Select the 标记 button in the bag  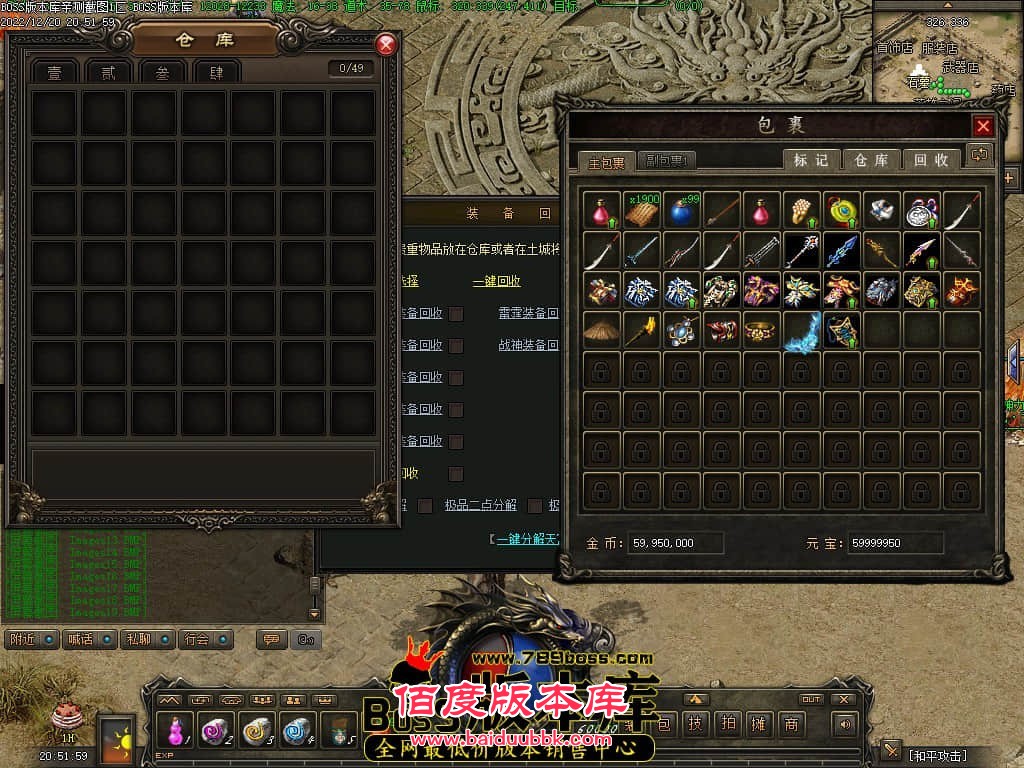point(811,160)
